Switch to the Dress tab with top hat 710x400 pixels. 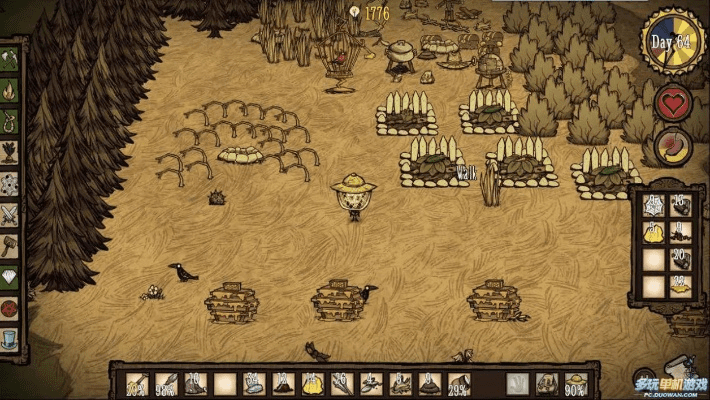(10, 336)
